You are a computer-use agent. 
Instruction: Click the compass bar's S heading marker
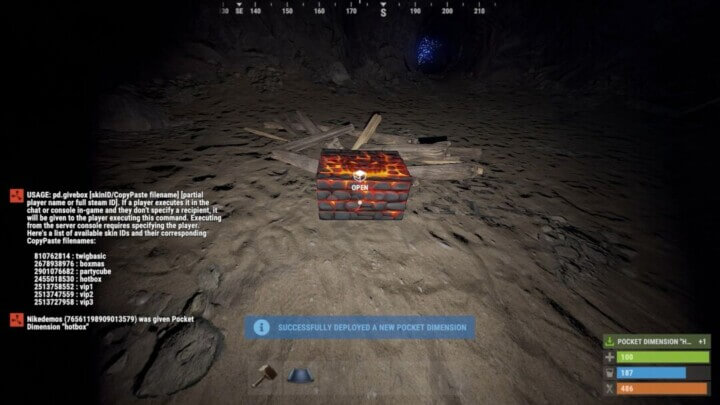point(383,11)
